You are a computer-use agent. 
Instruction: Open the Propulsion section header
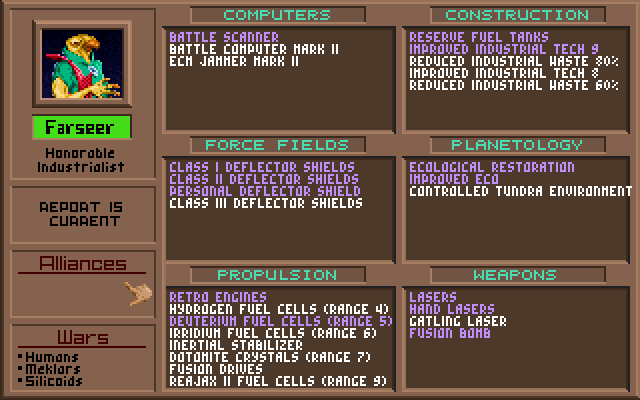(x=277, y=274)
